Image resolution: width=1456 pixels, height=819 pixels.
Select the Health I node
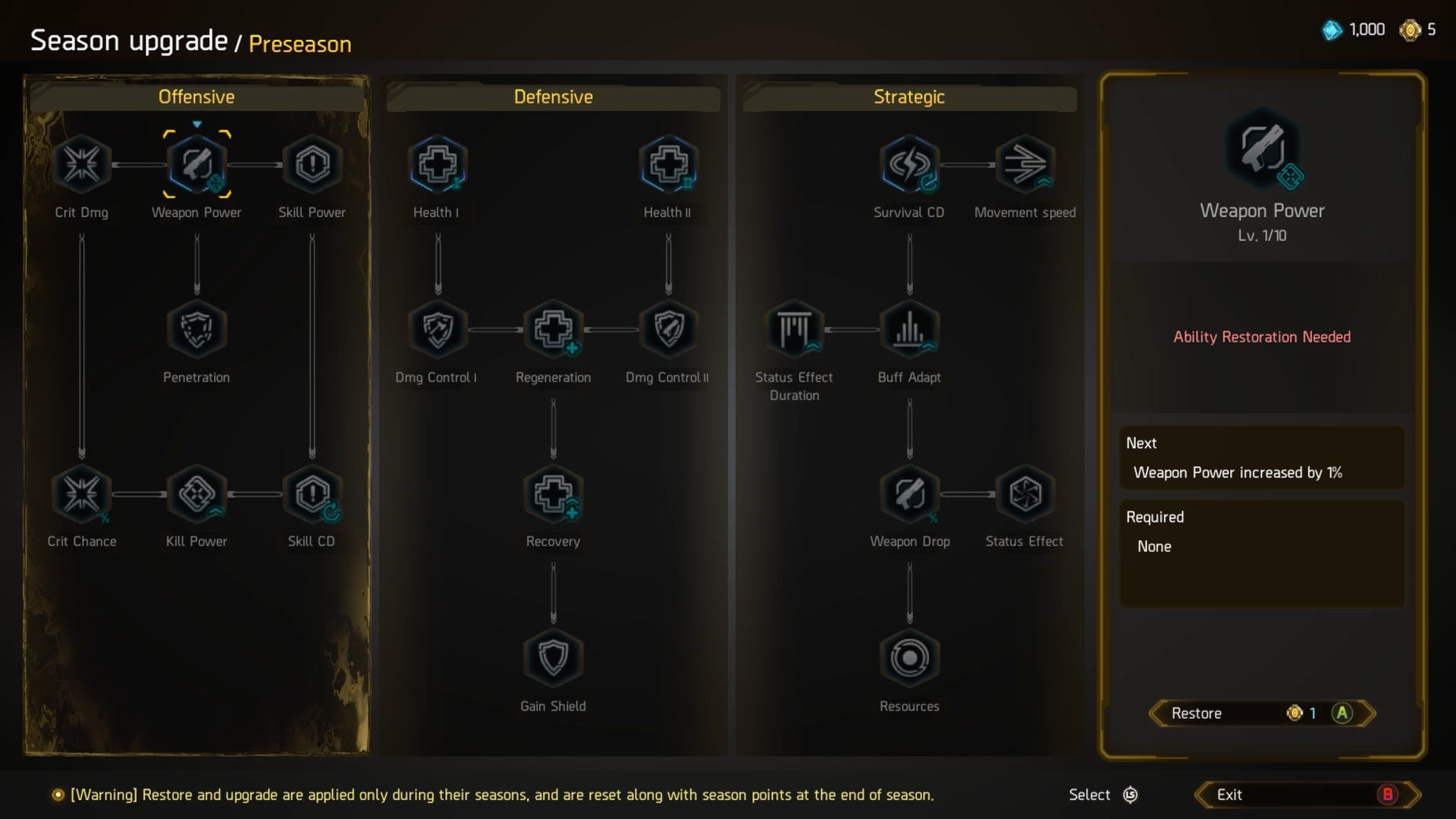[x=438, y=164]
